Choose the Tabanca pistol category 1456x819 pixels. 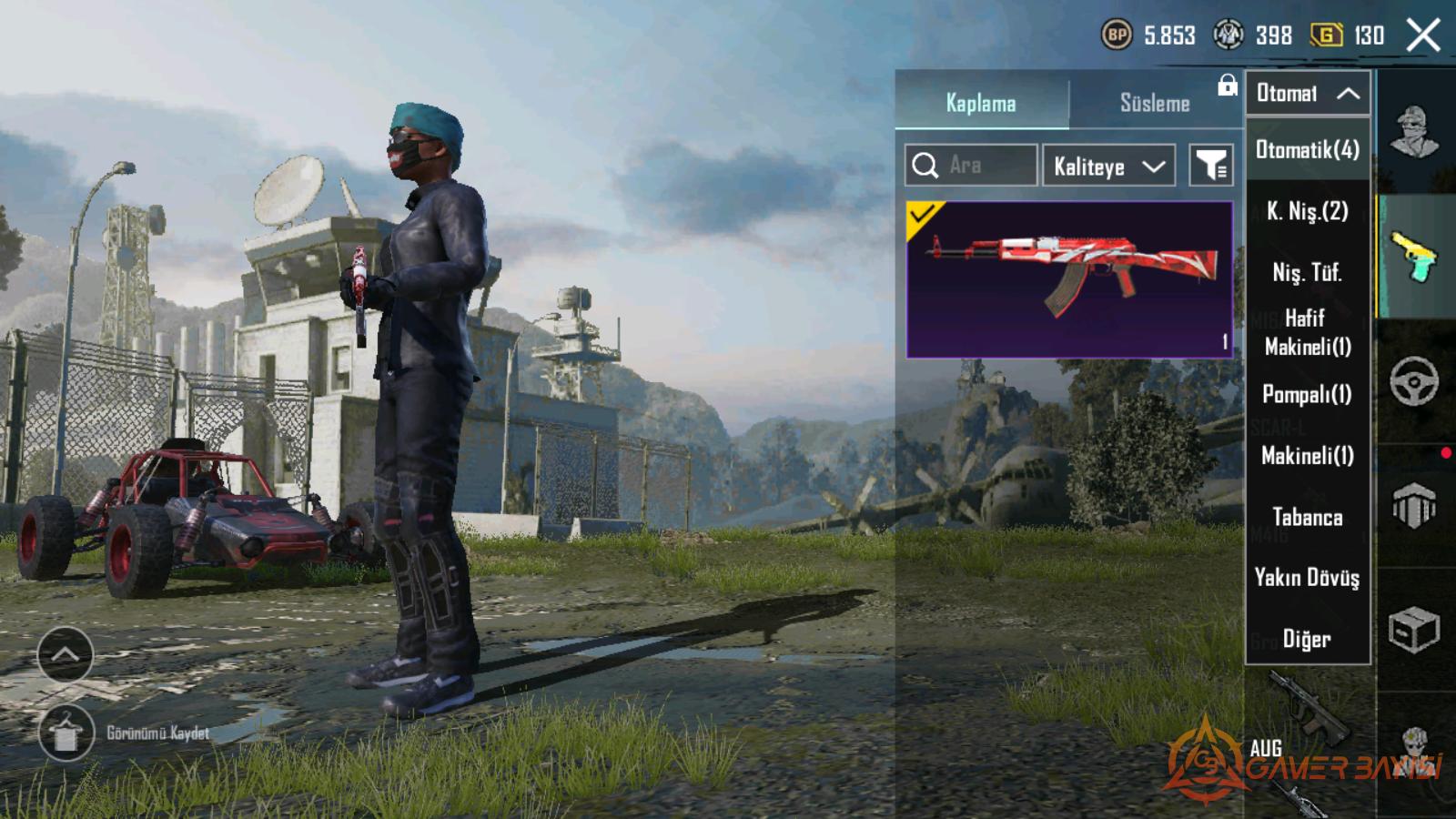point(1308,517)
